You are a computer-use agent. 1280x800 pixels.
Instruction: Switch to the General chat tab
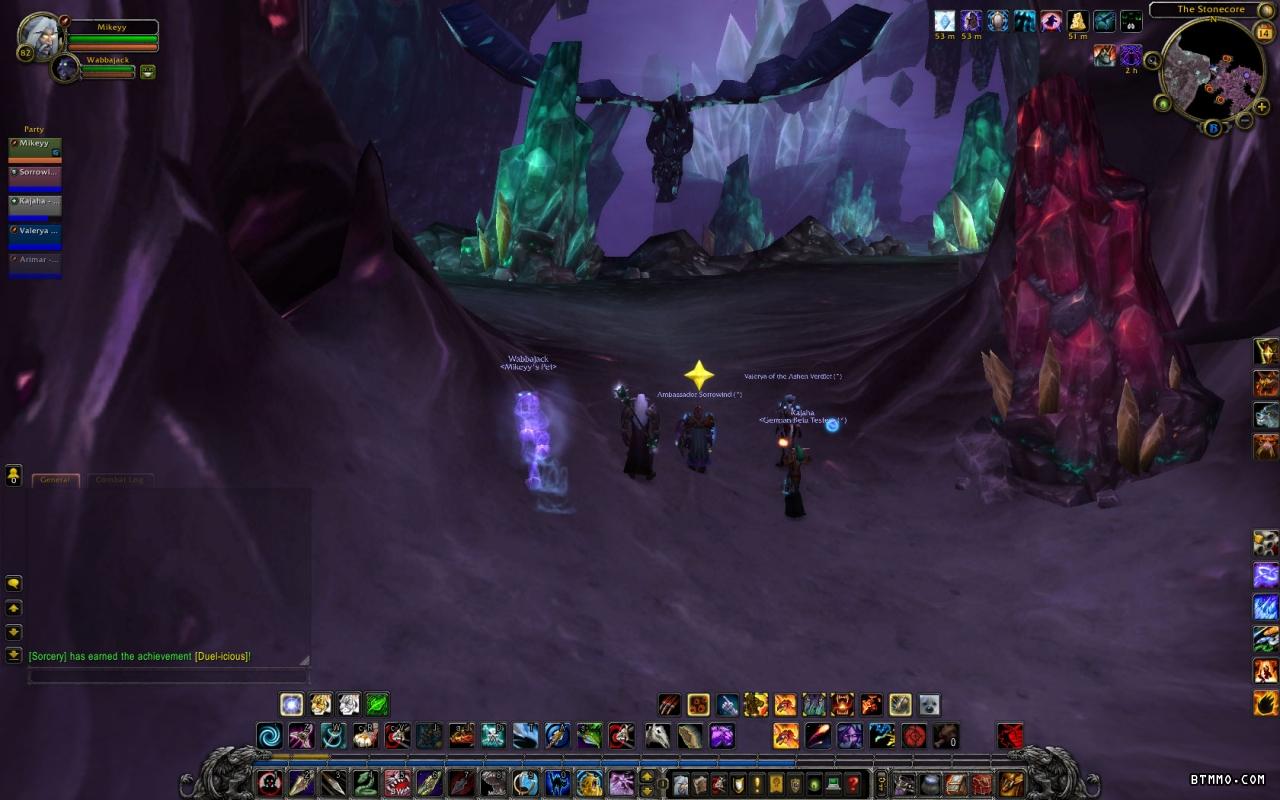(55, 480)
